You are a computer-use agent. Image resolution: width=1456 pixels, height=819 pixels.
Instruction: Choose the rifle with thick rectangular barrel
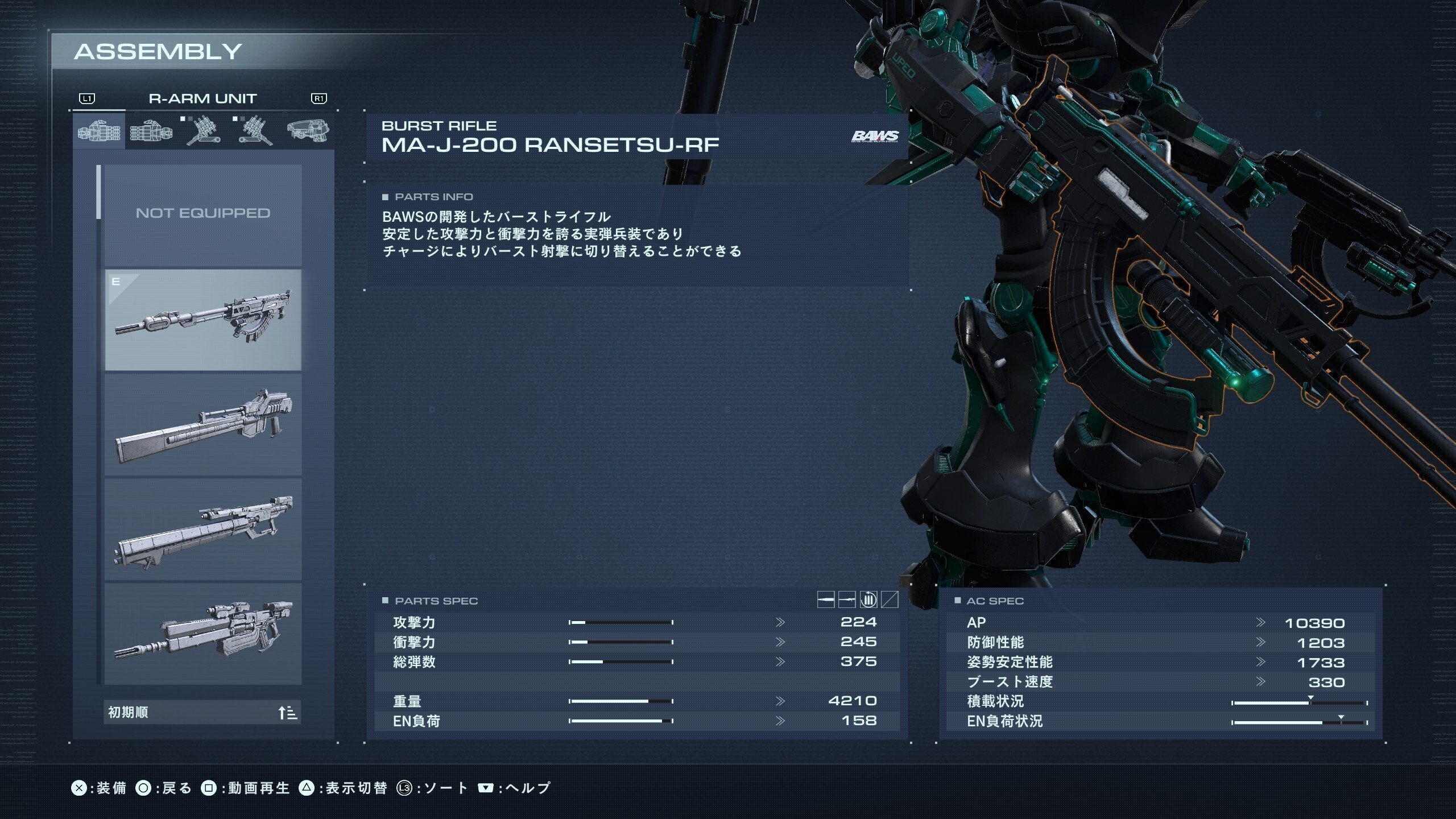click(202, 424)
